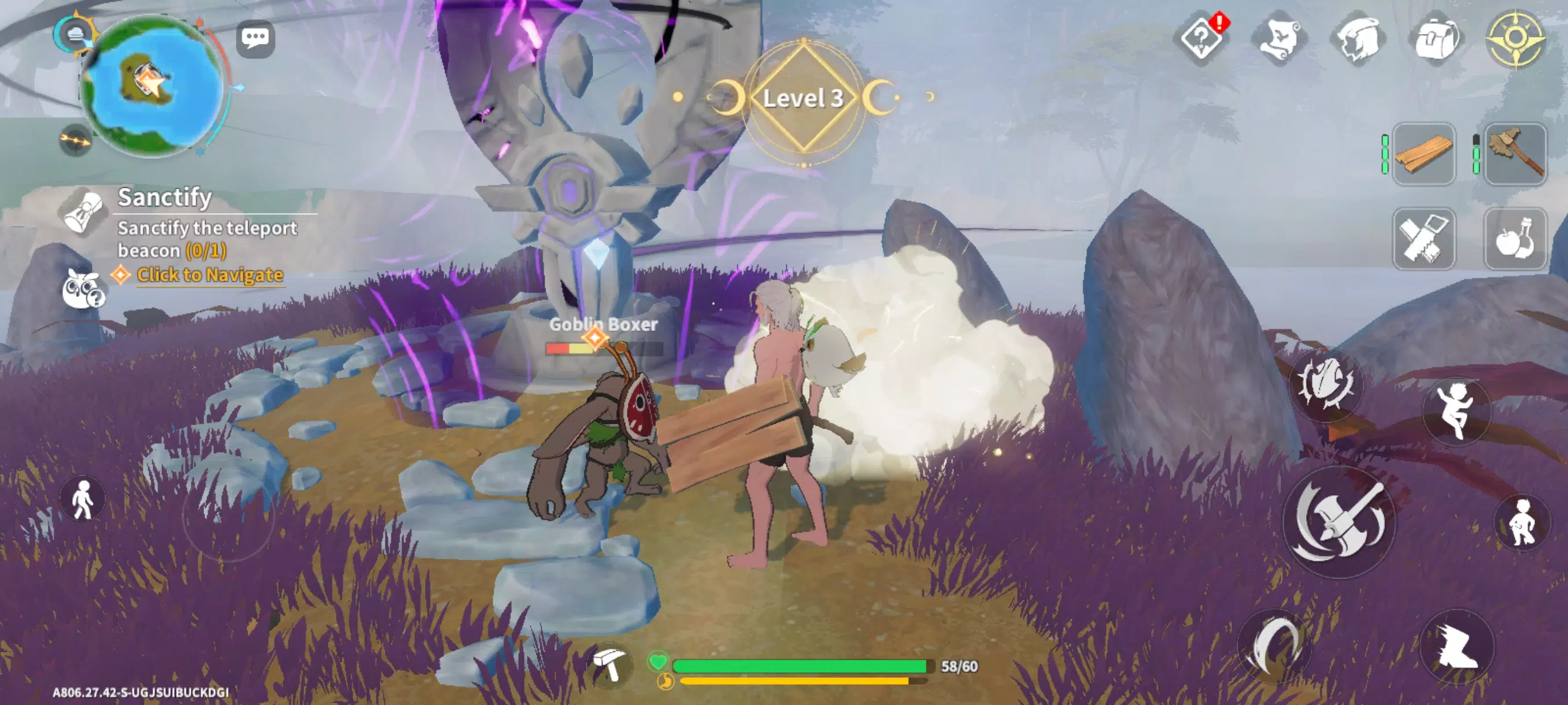Screen dimensions: 1568x705
Task: Activate the shield parry skill
Action: (1327, 389)
